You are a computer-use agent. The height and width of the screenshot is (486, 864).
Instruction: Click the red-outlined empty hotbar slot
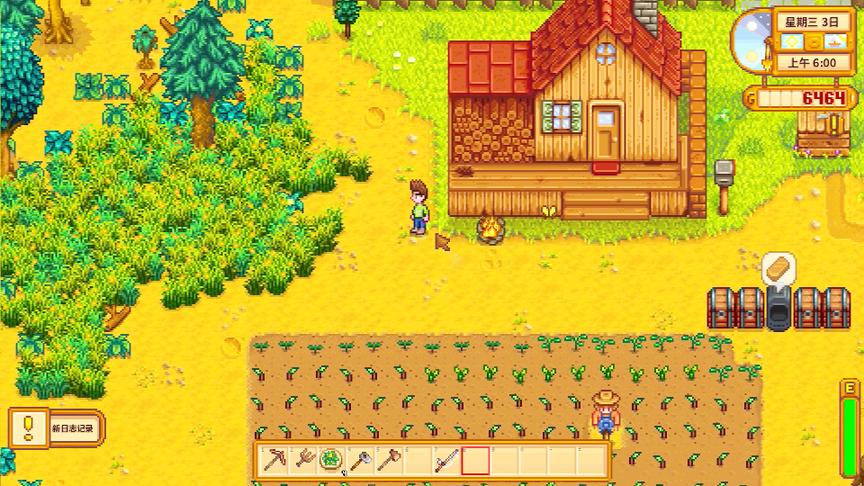[475, 461]
